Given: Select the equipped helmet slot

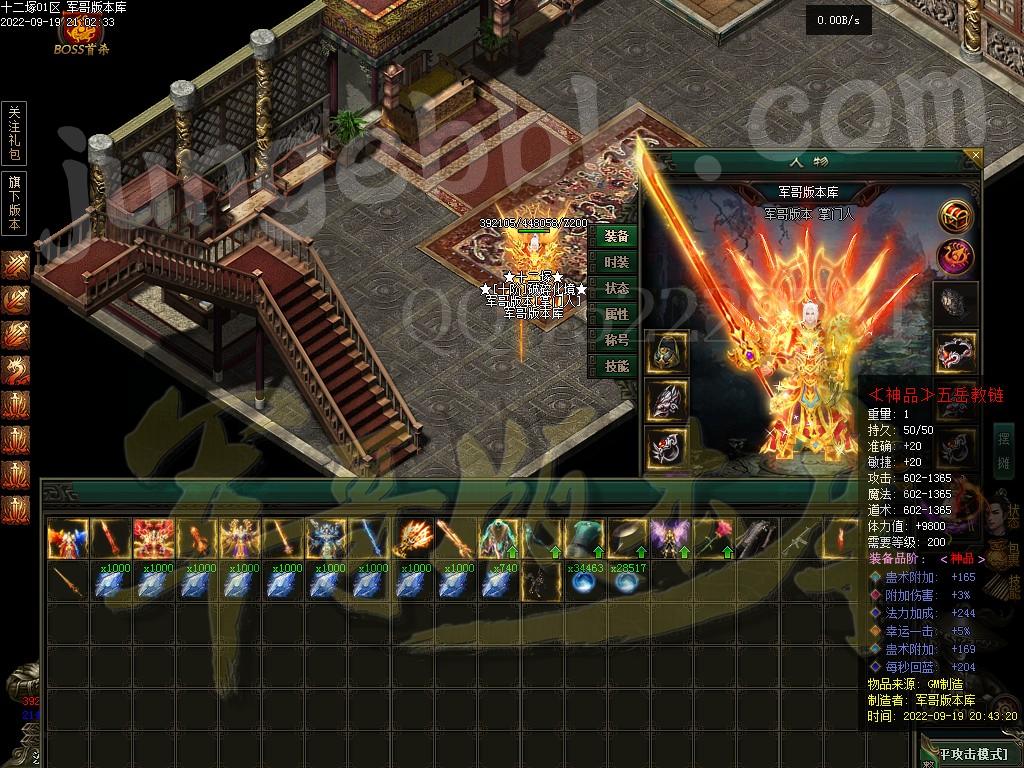Looking at the screenshot, I should click(665, 352).
